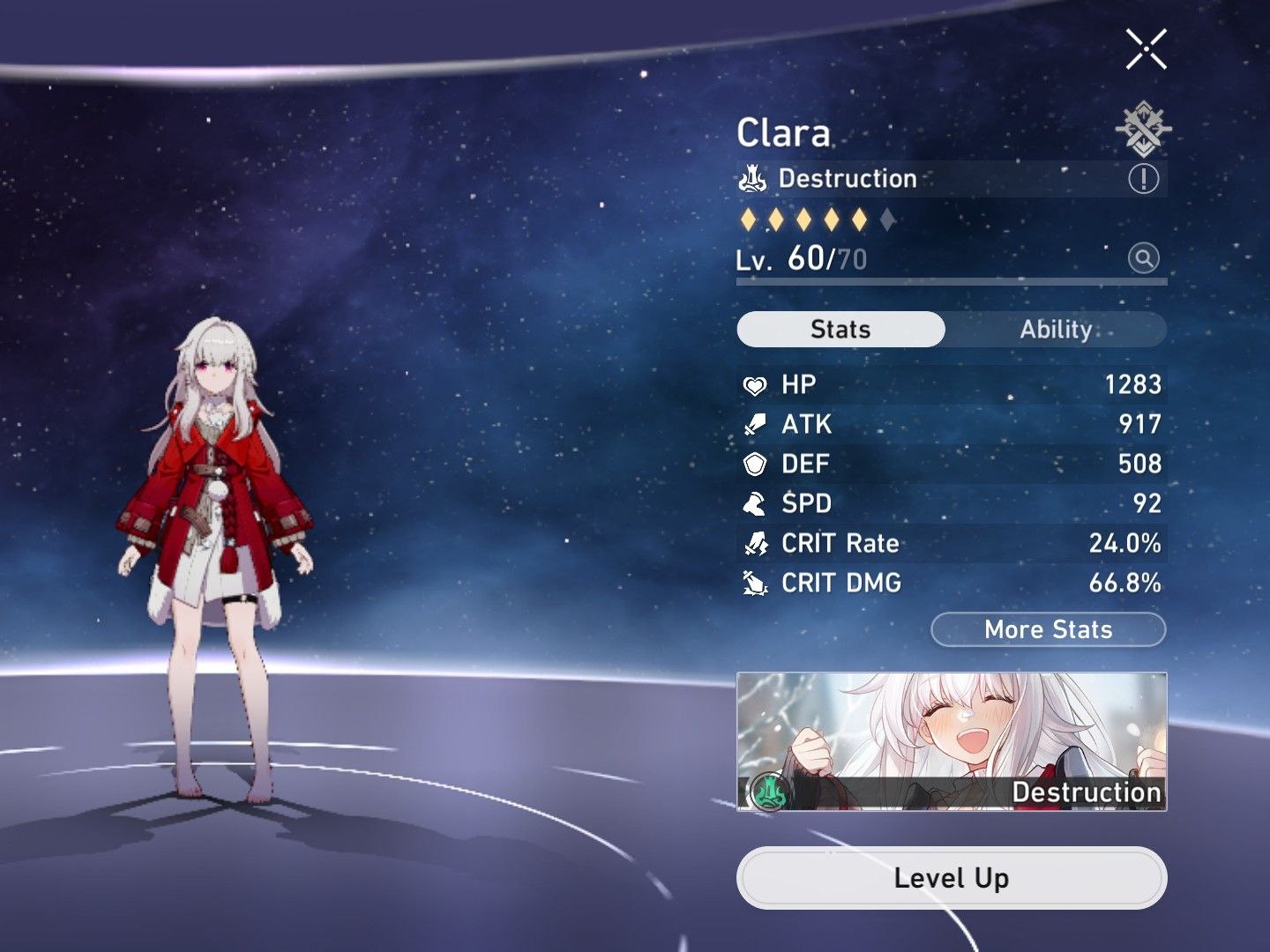Click the fifth rarity star diamond
1270x952 pixels.
pyautogui.click(x=857, y=217)
